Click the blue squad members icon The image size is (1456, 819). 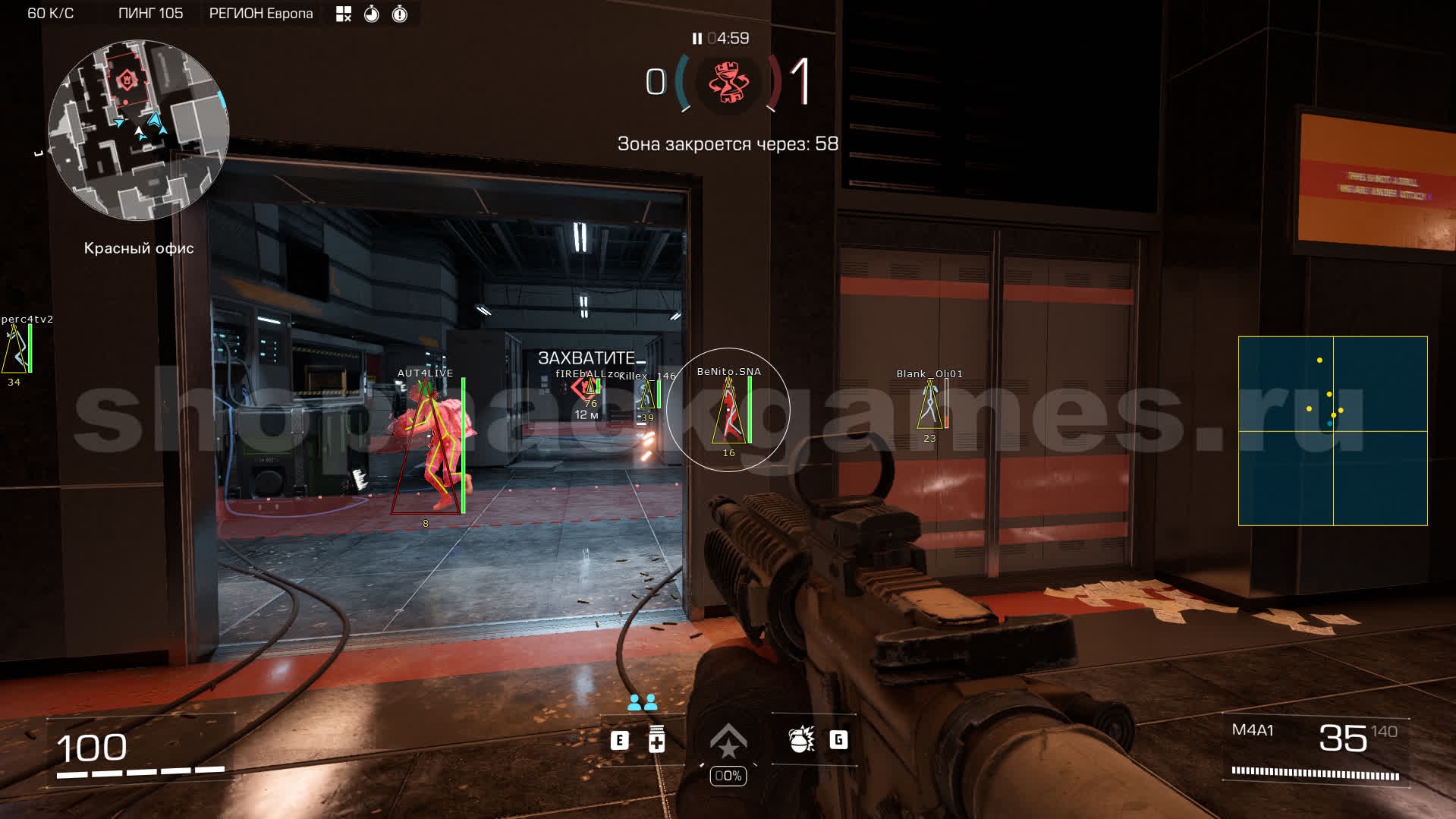(x=642, y=703)
